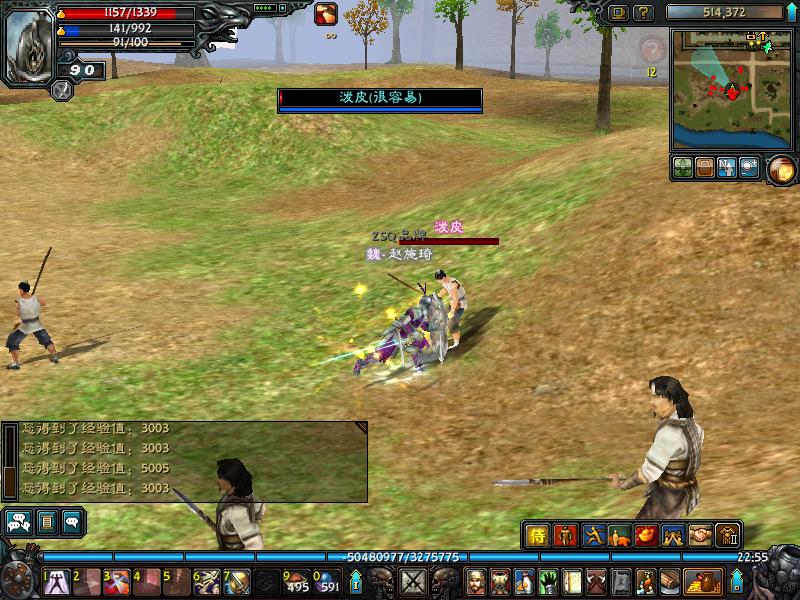800x600 pixels.
Task: Open the chat bubbles people button
Action: point(17,521)
